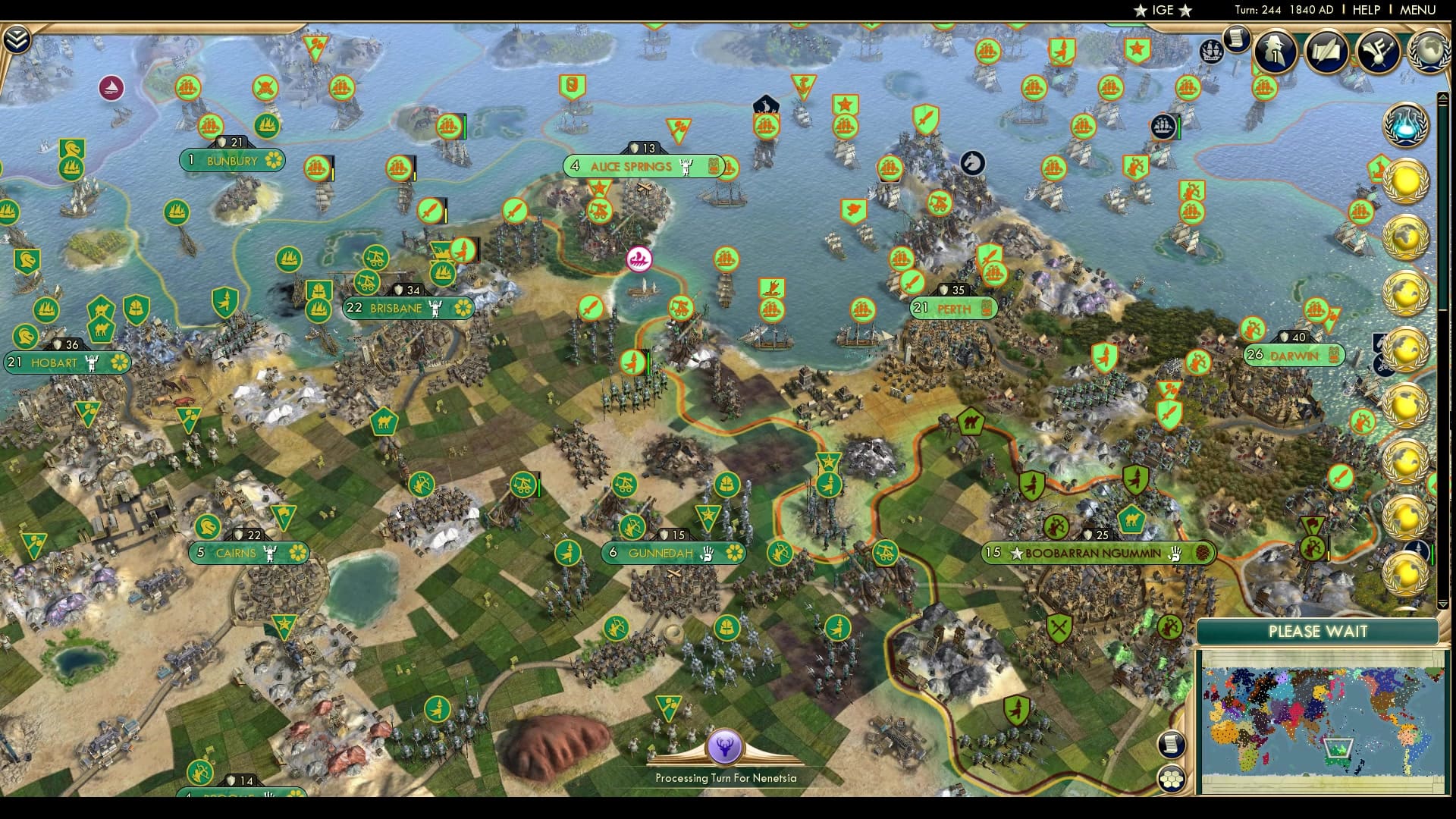Click the blue flask Great Scientist medallion

pos(1407,126)
